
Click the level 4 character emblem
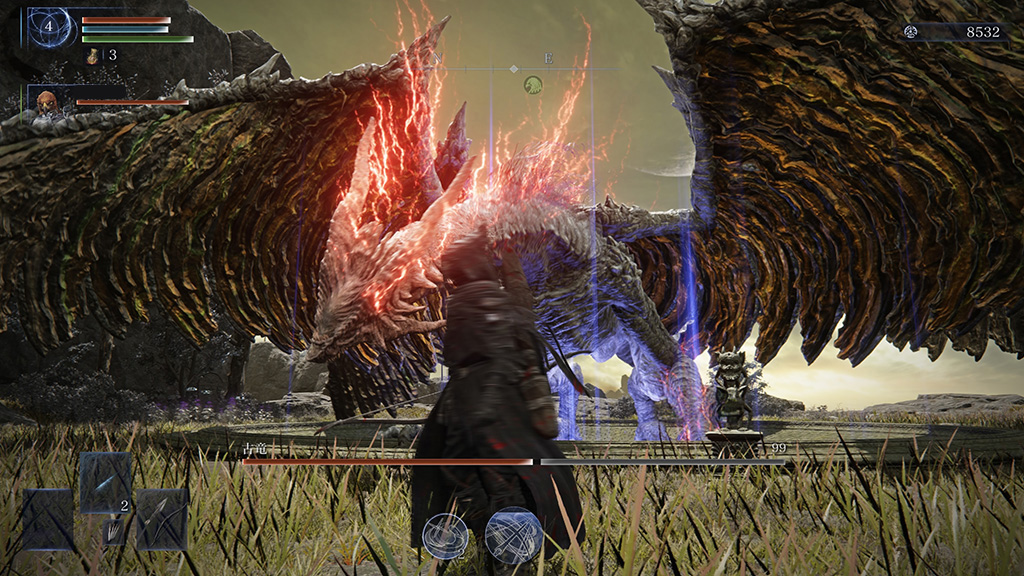pyautogui.click(x=48, y=27)
